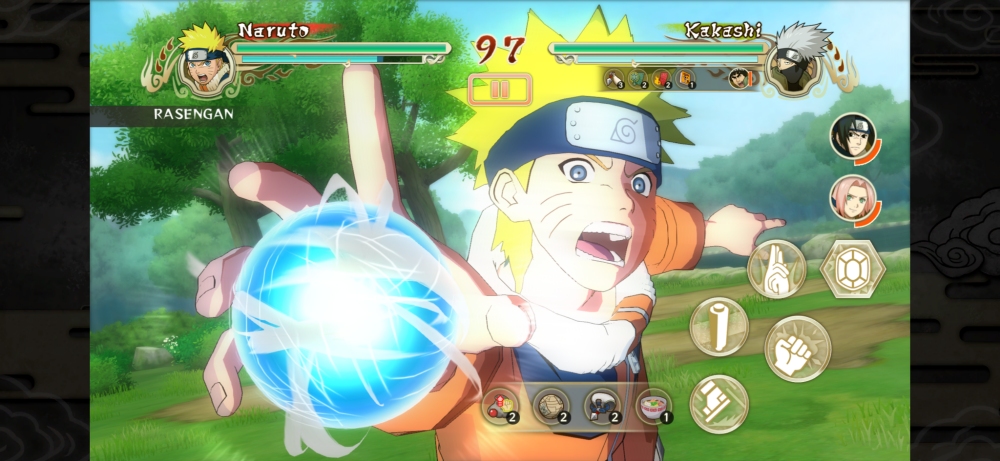Use the fist attack button
The height and width of the screenshot is (461, 1000).
pos(797,349)
